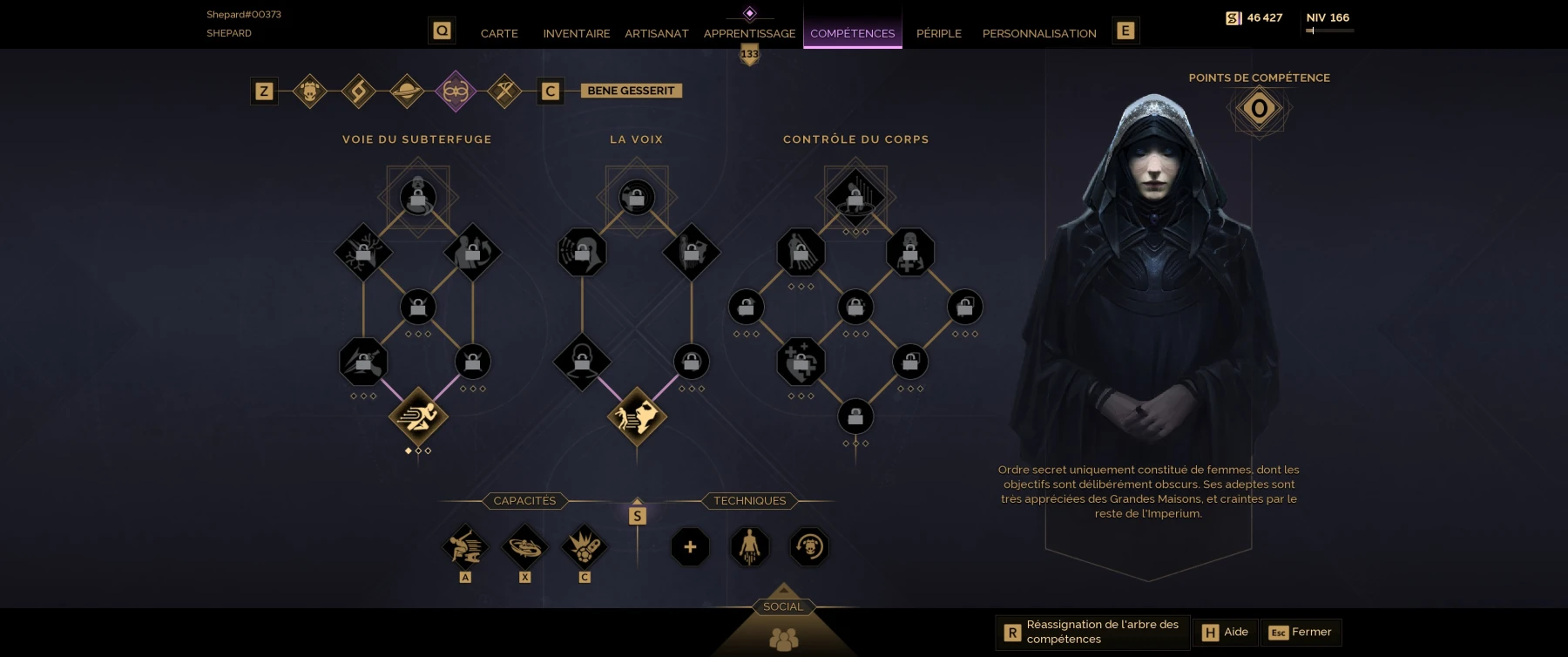
Task: Select the unlocked shouting face Voix skill
Action: point(637,417)
